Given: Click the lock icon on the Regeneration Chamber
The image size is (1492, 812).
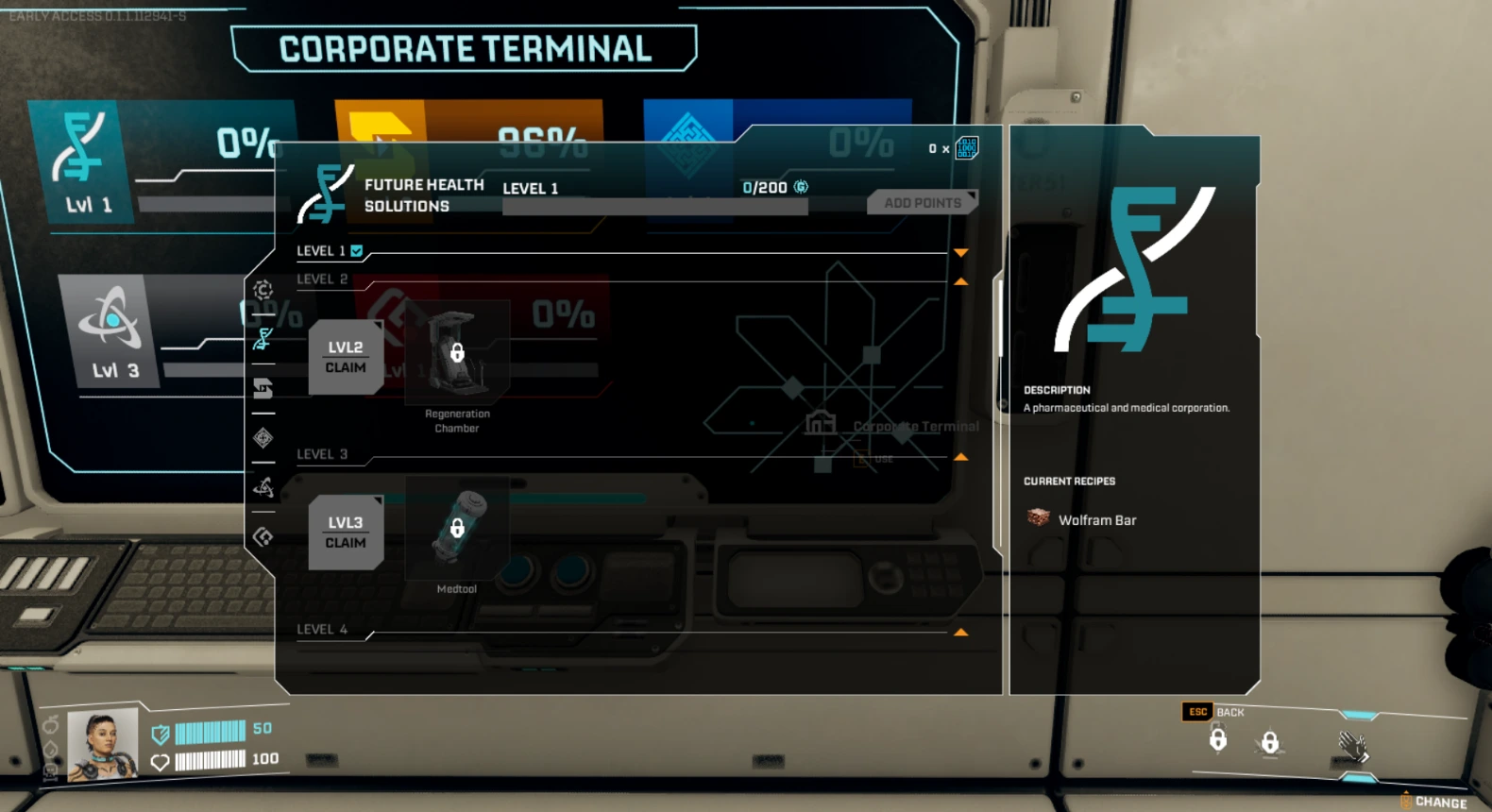Looking at the screenshot, I should (x=458, y=354).
